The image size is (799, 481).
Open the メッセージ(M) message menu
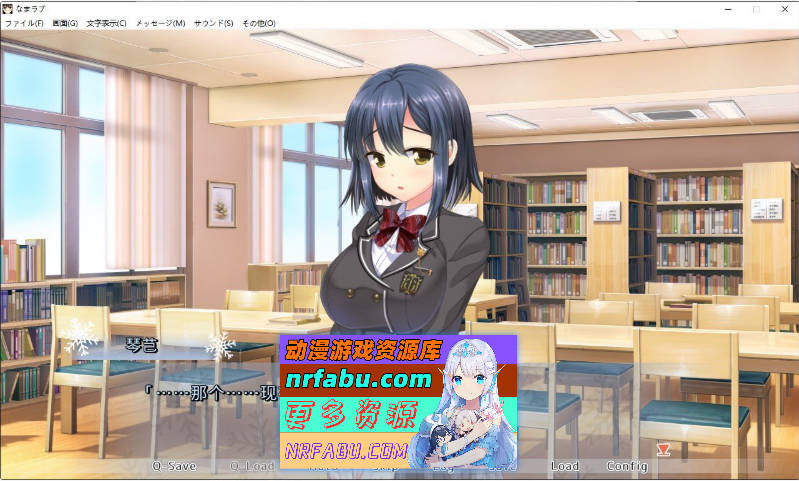tap(160, 23)
